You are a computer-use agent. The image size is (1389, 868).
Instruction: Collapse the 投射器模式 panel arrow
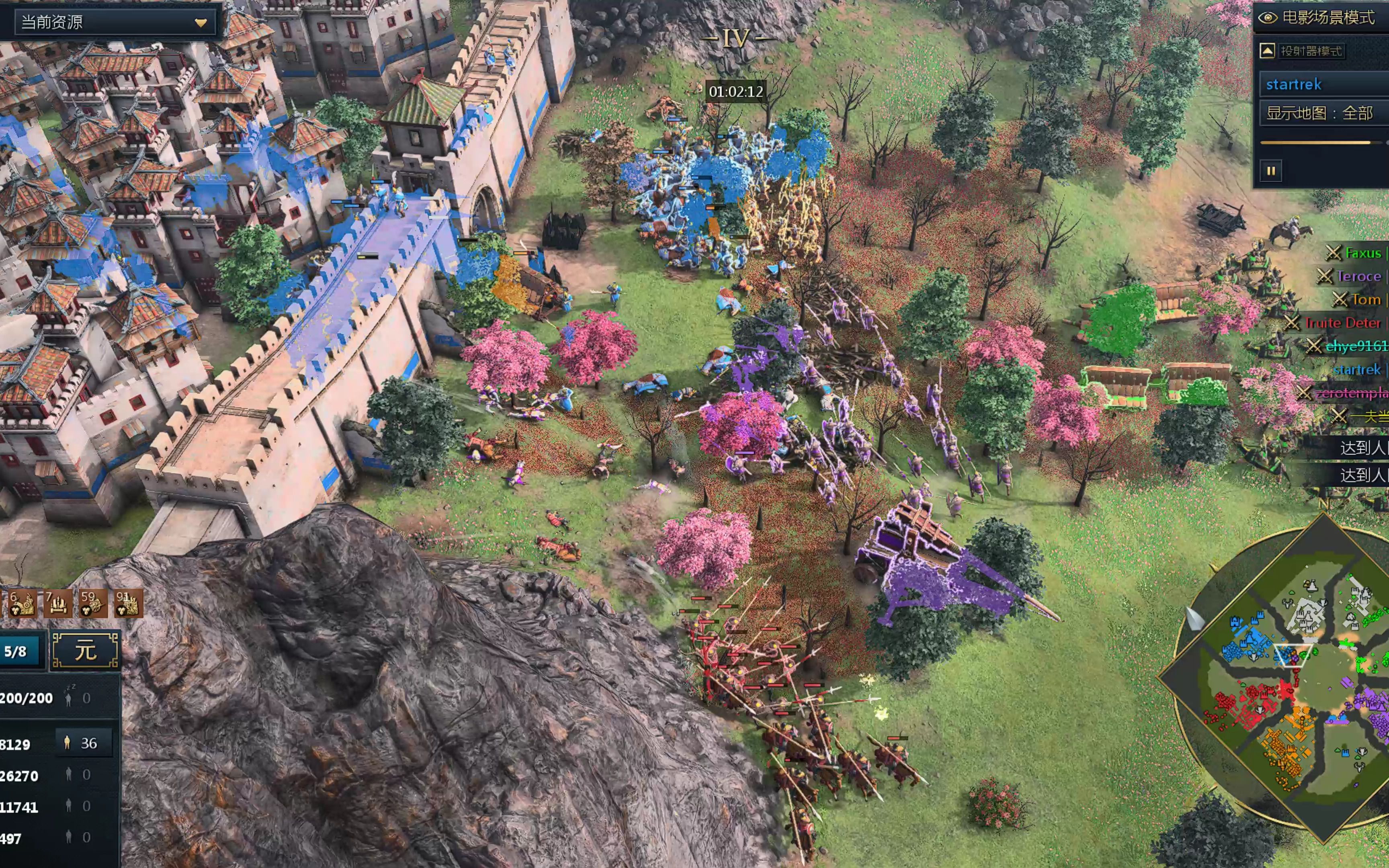1267,51
